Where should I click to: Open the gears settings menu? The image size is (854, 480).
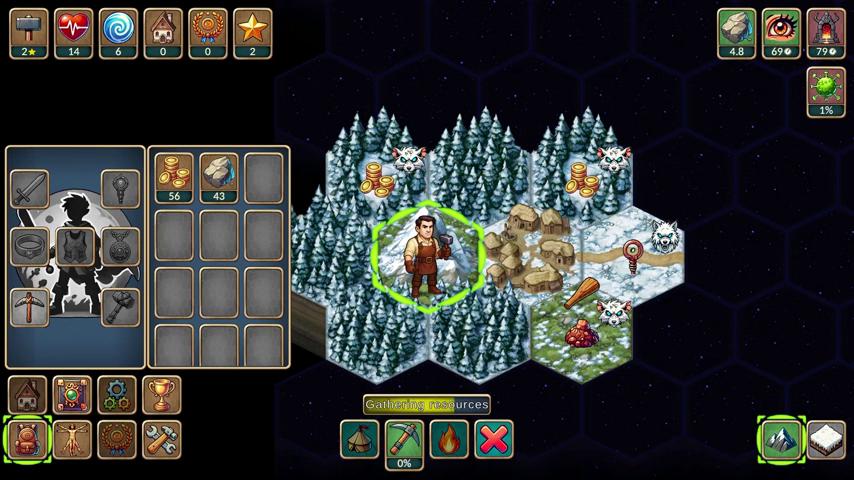[x=117, y=395]
